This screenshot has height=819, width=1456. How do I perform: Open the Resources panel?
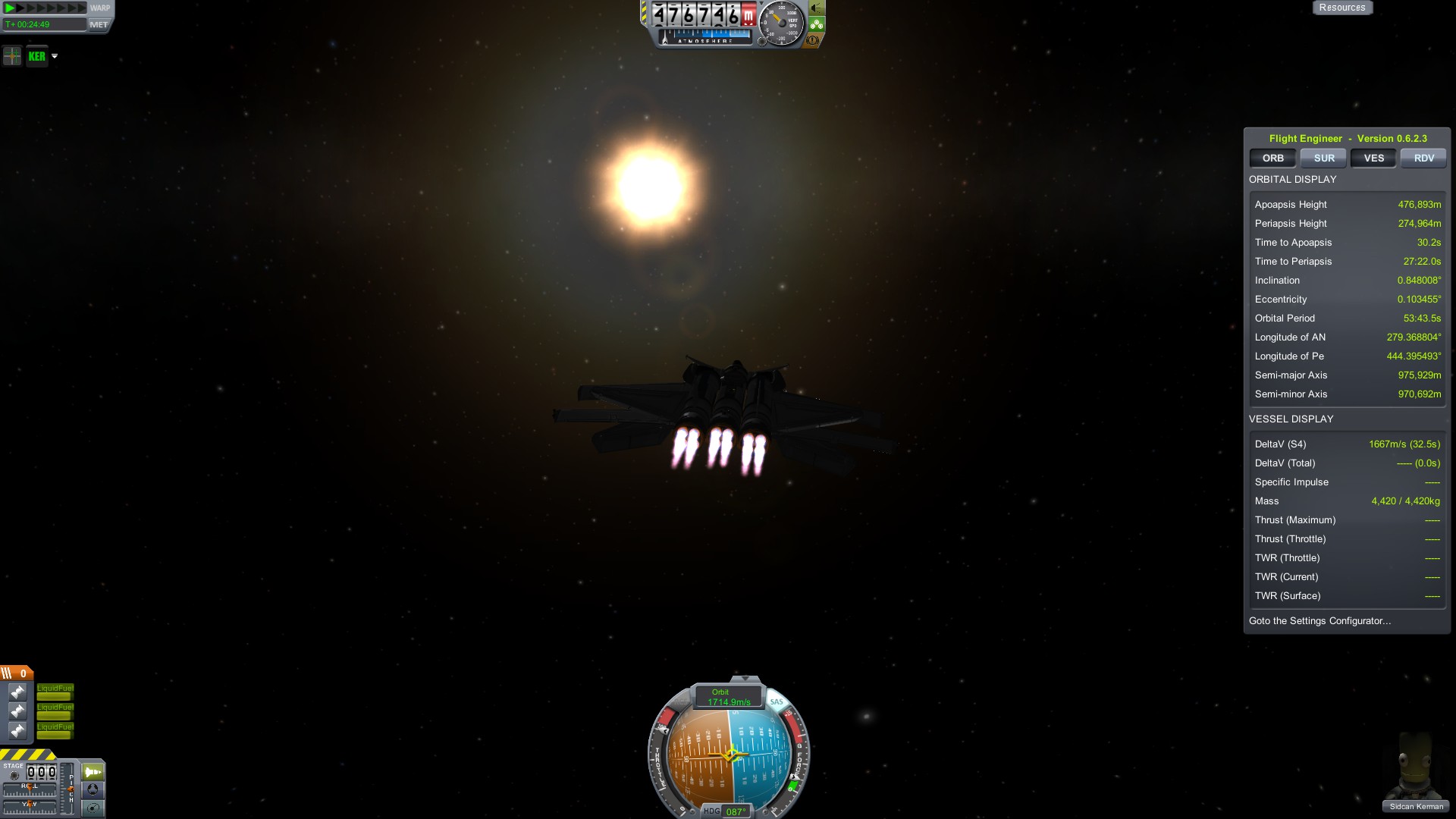click(x=1341, y=8)
